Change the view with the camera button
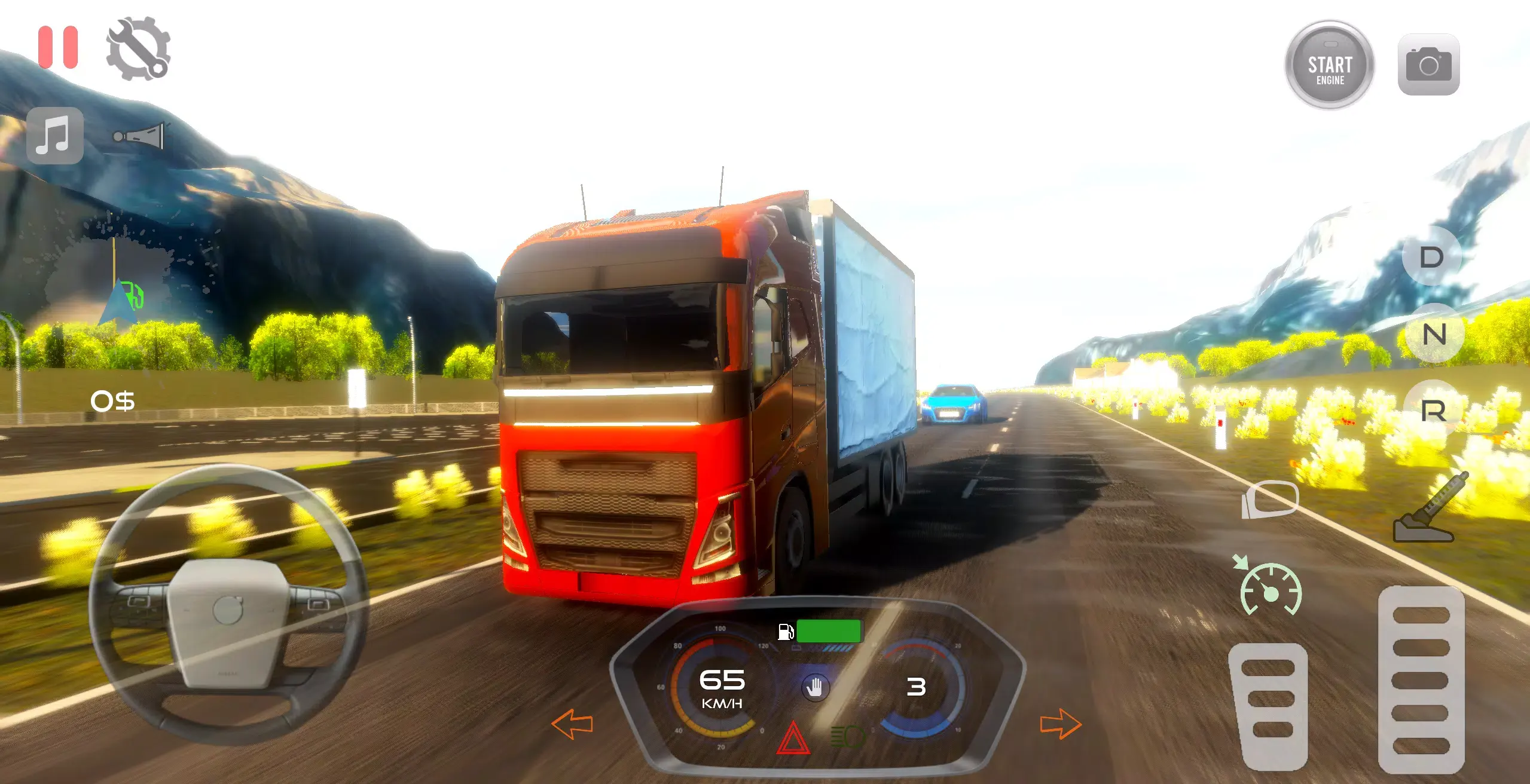 pos(1428,65)
